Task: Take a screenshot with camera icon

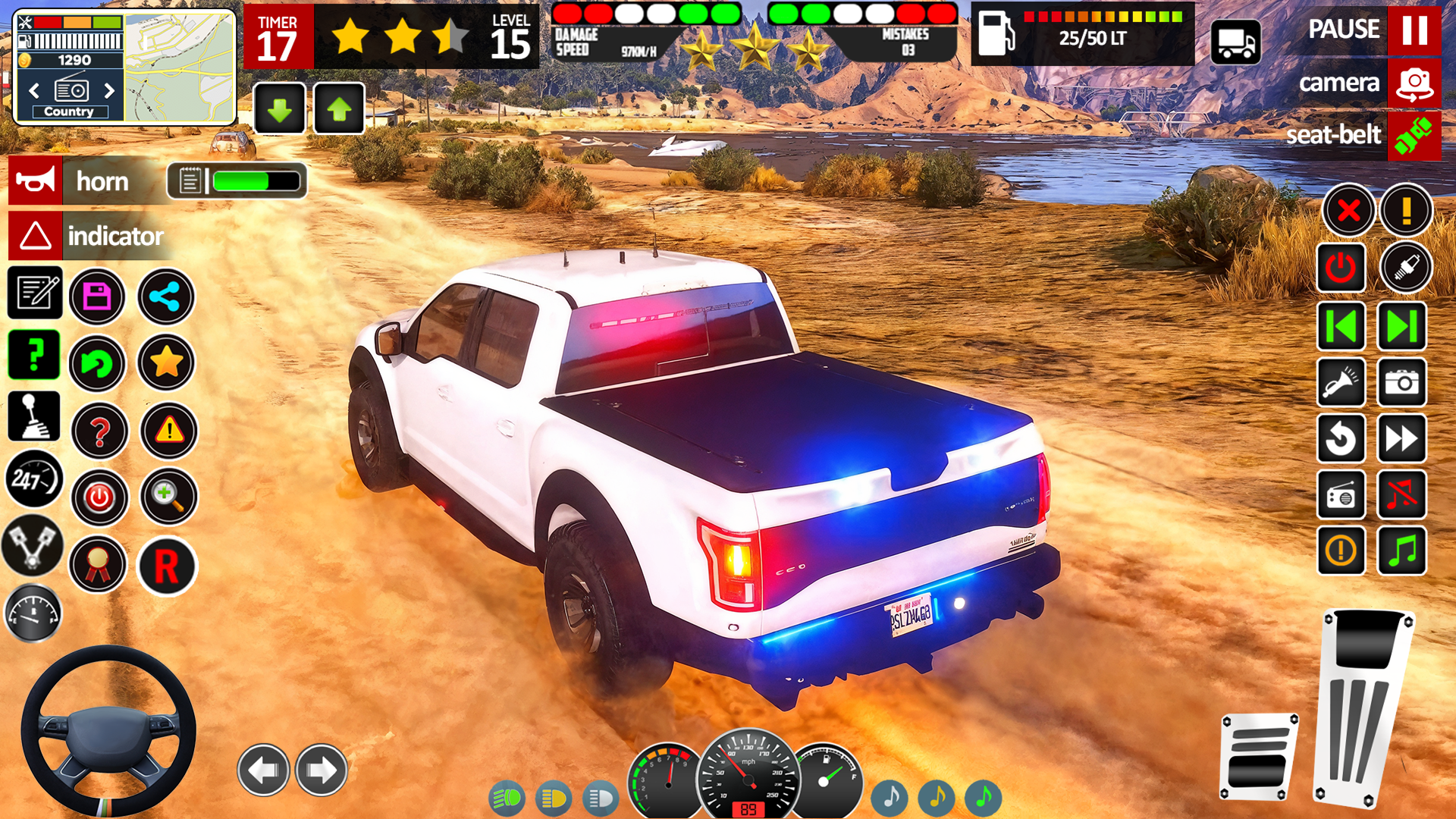Action: [x=1401, y=382]
